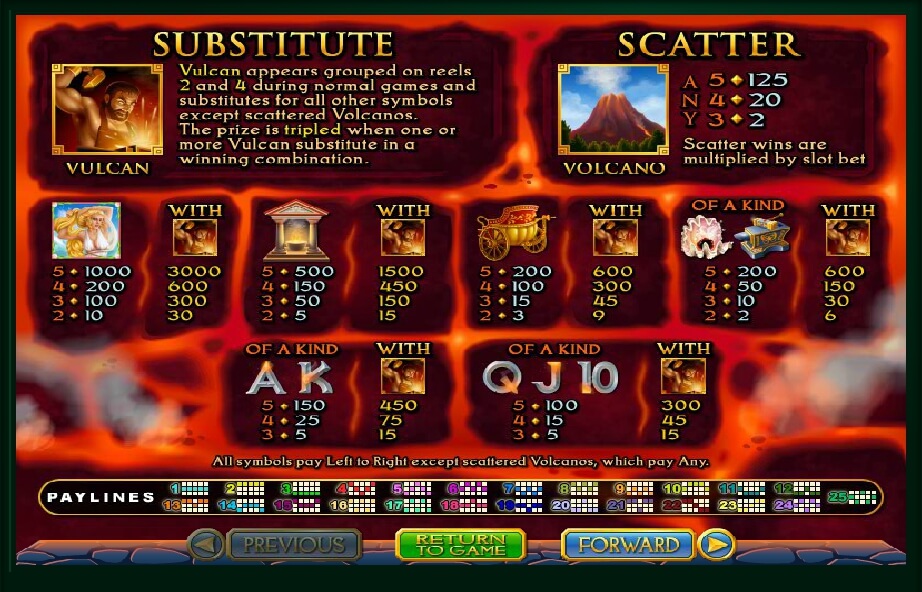Screen dimensions: 922x592
Task: Go to the Previous paytable page
Action: click(294, 544)
